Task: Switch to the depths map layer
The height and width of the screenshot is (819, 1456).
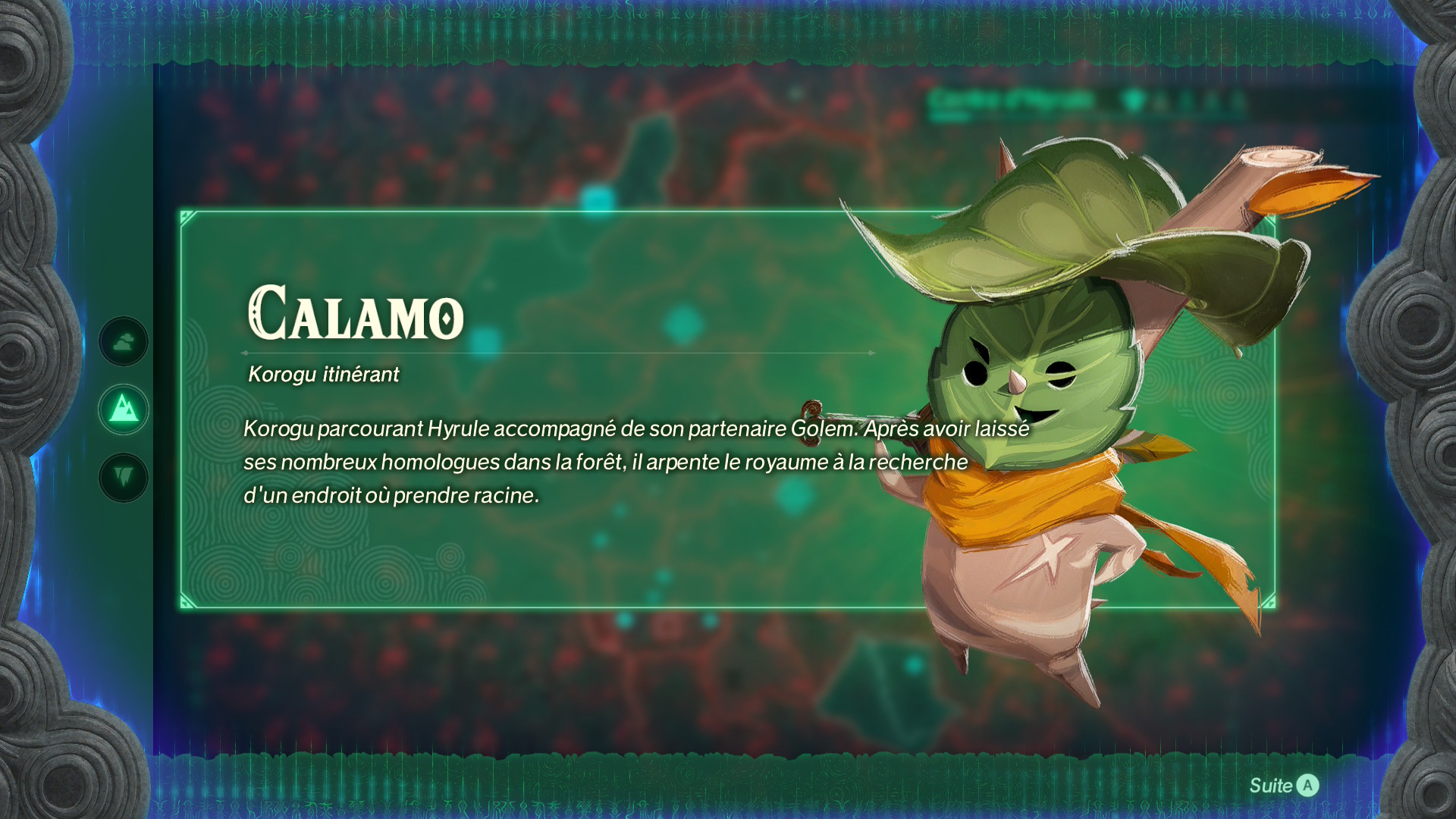Action: tap(124, 478)
